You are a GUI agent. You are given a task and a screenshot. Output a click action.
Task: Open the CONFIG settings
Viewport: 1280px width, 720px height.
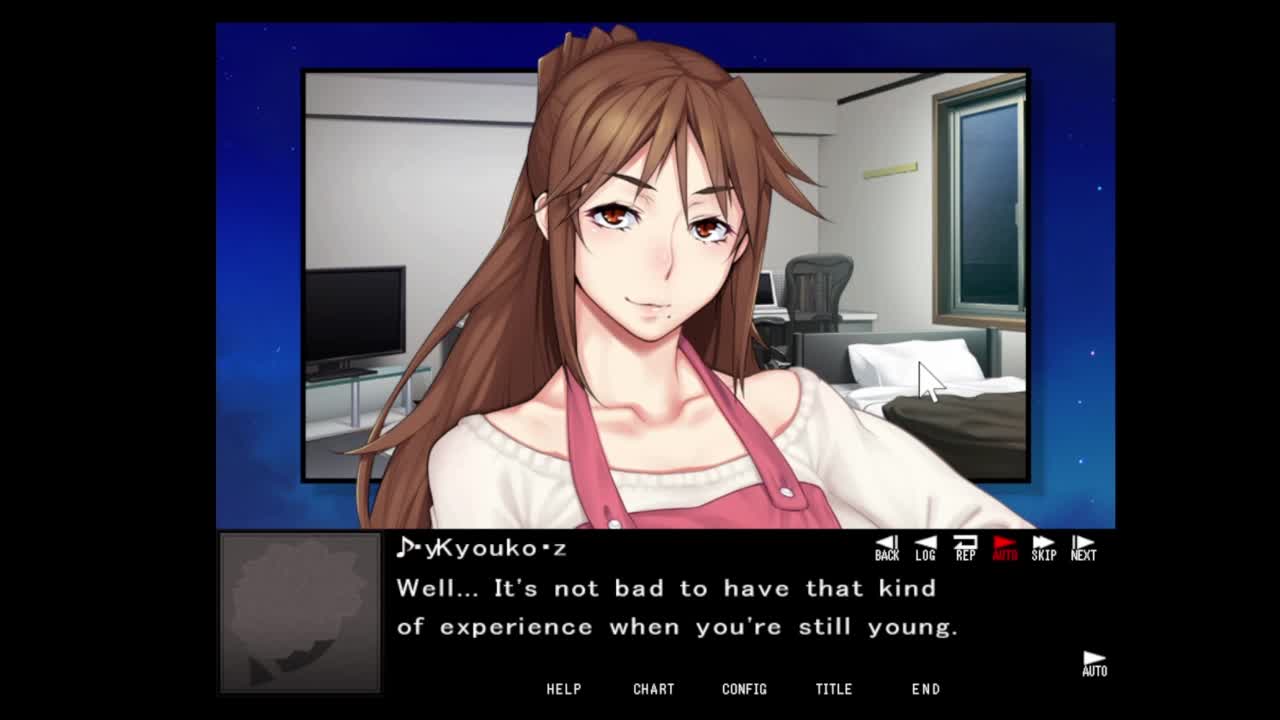point(744,689)
